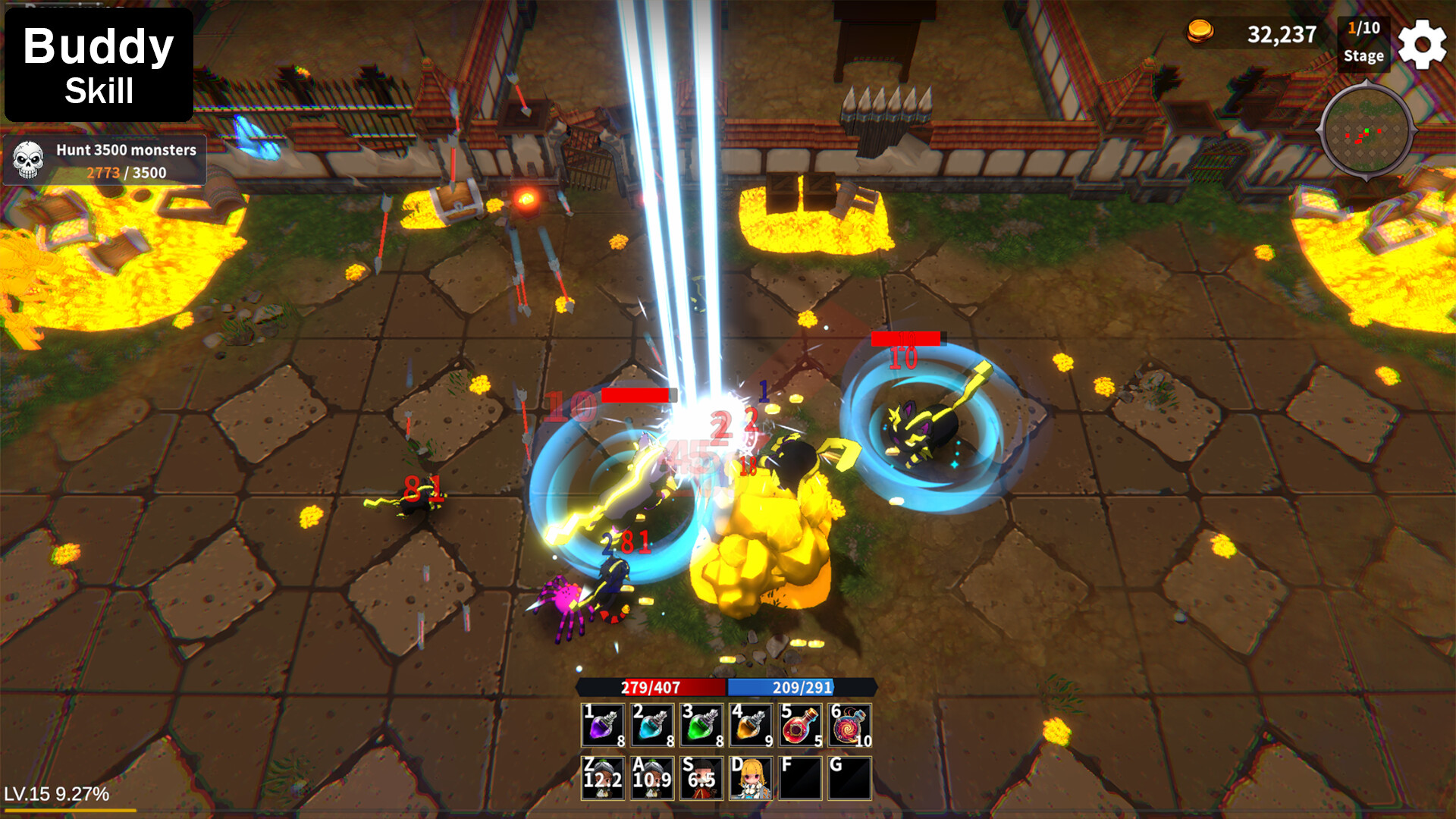Open the Buddy Skill panel
This screenshot has height=819, width=1456.
point(99,67)
